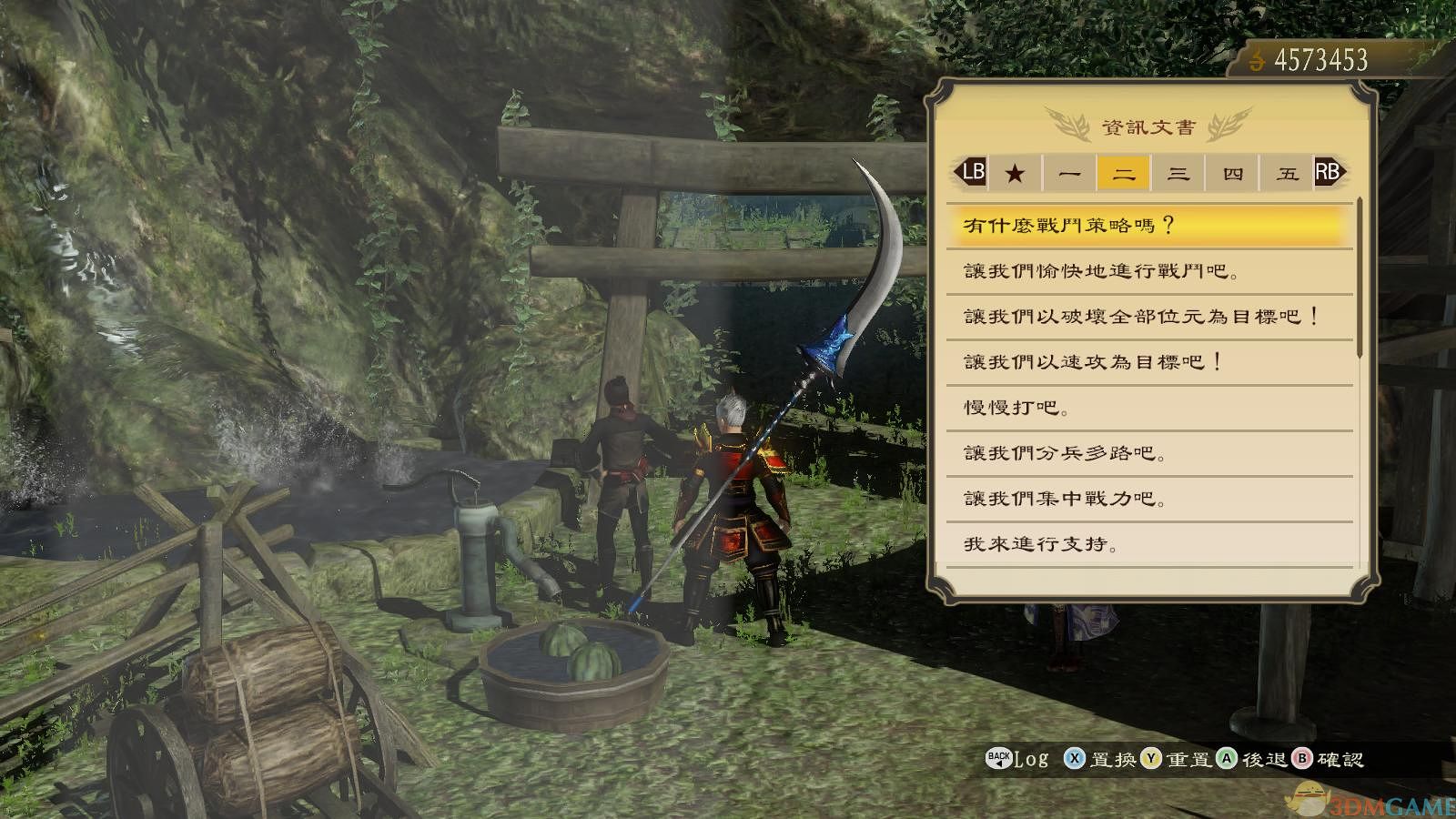
Task: Show message tab 四
Action: (1233, 173)
